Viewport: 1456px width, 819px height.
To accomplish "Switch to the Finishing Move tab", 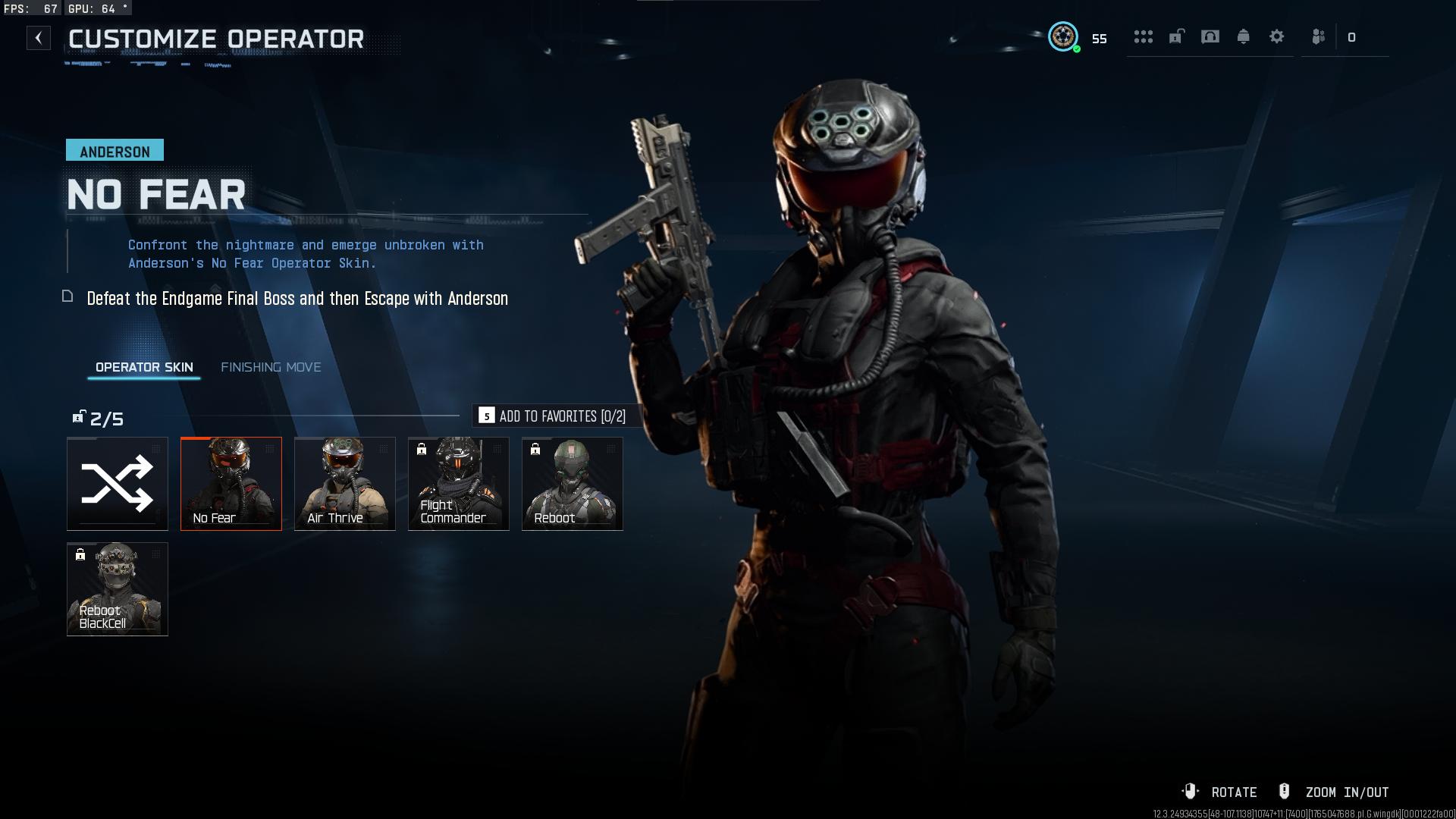I will [x=271, y=367].
